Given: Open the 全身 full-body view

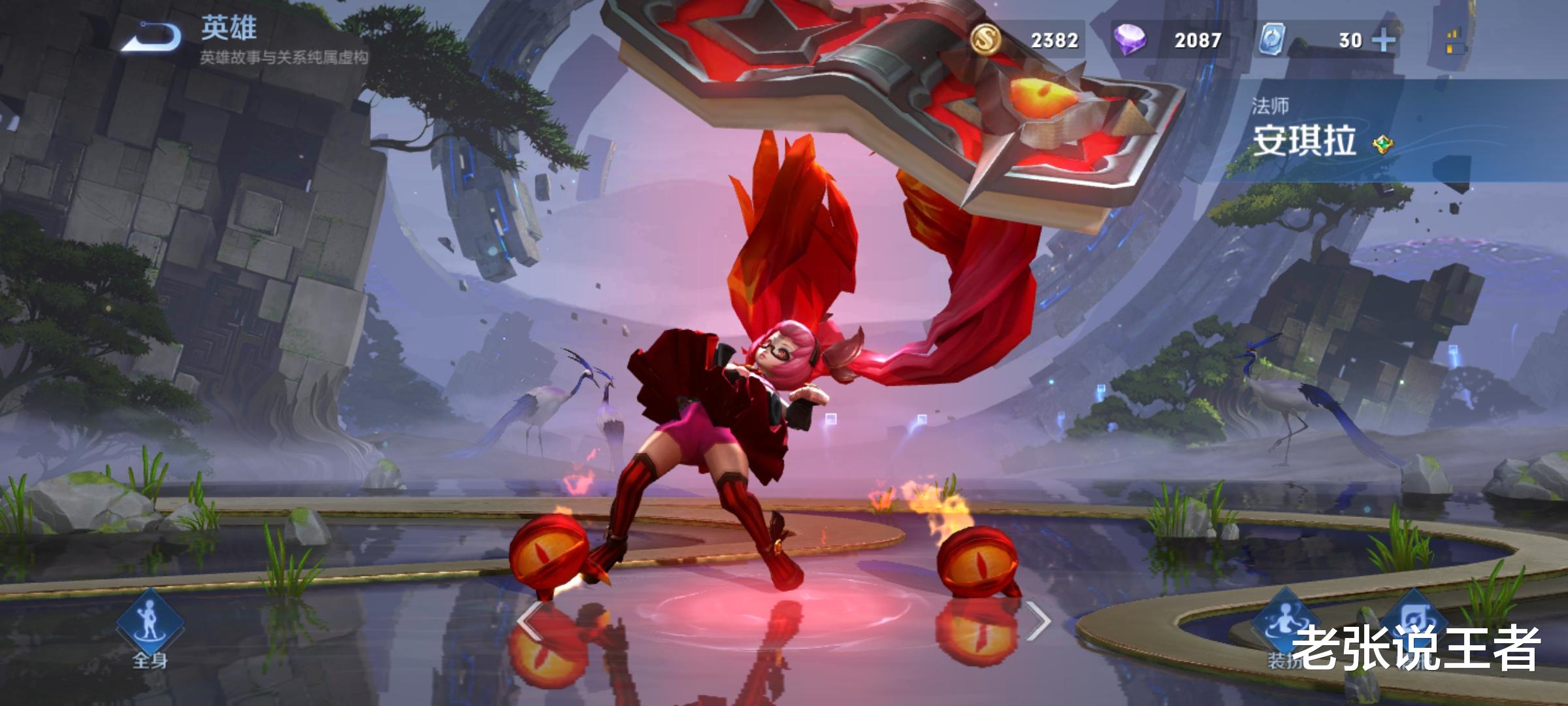Looking at the screenshot, I should tap(150, 628).
